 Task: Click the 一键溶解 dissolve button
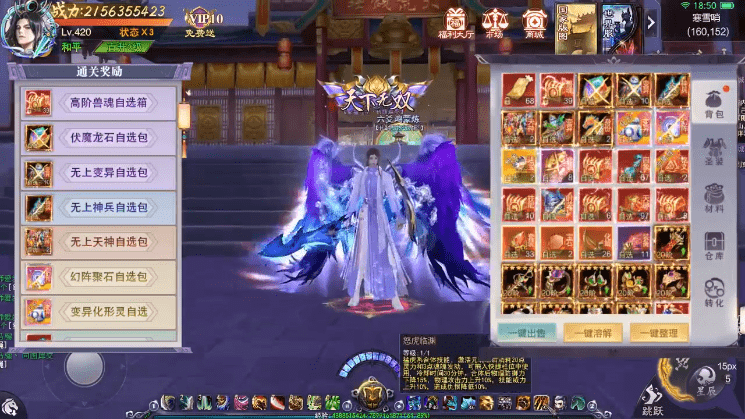(x=591, y=333)
